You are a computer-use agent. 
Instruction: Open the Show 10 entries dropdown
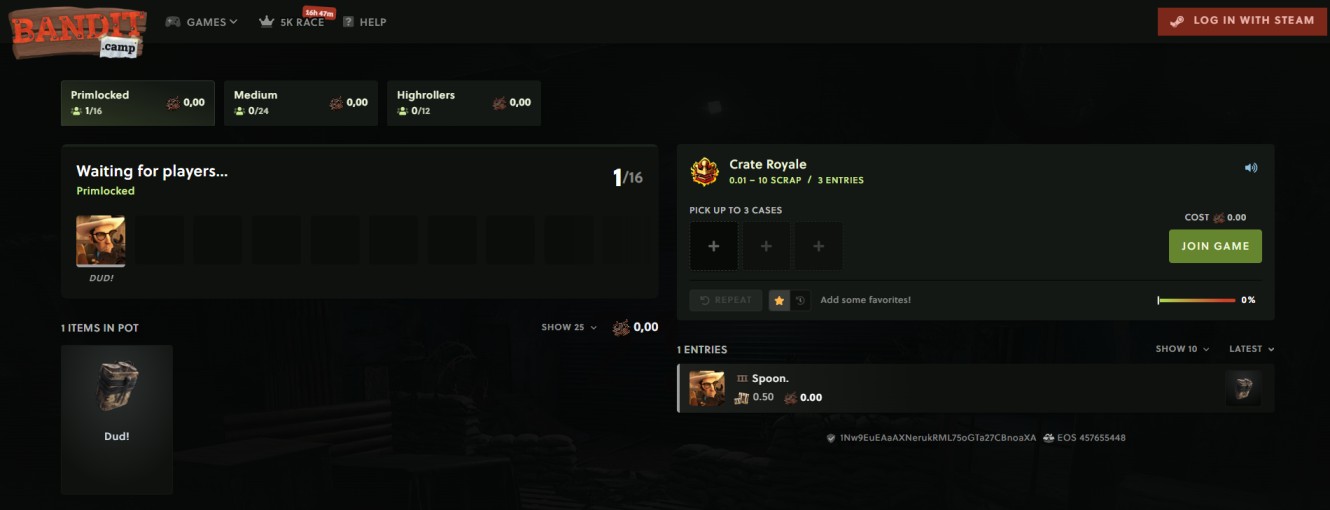[1182, 349]
